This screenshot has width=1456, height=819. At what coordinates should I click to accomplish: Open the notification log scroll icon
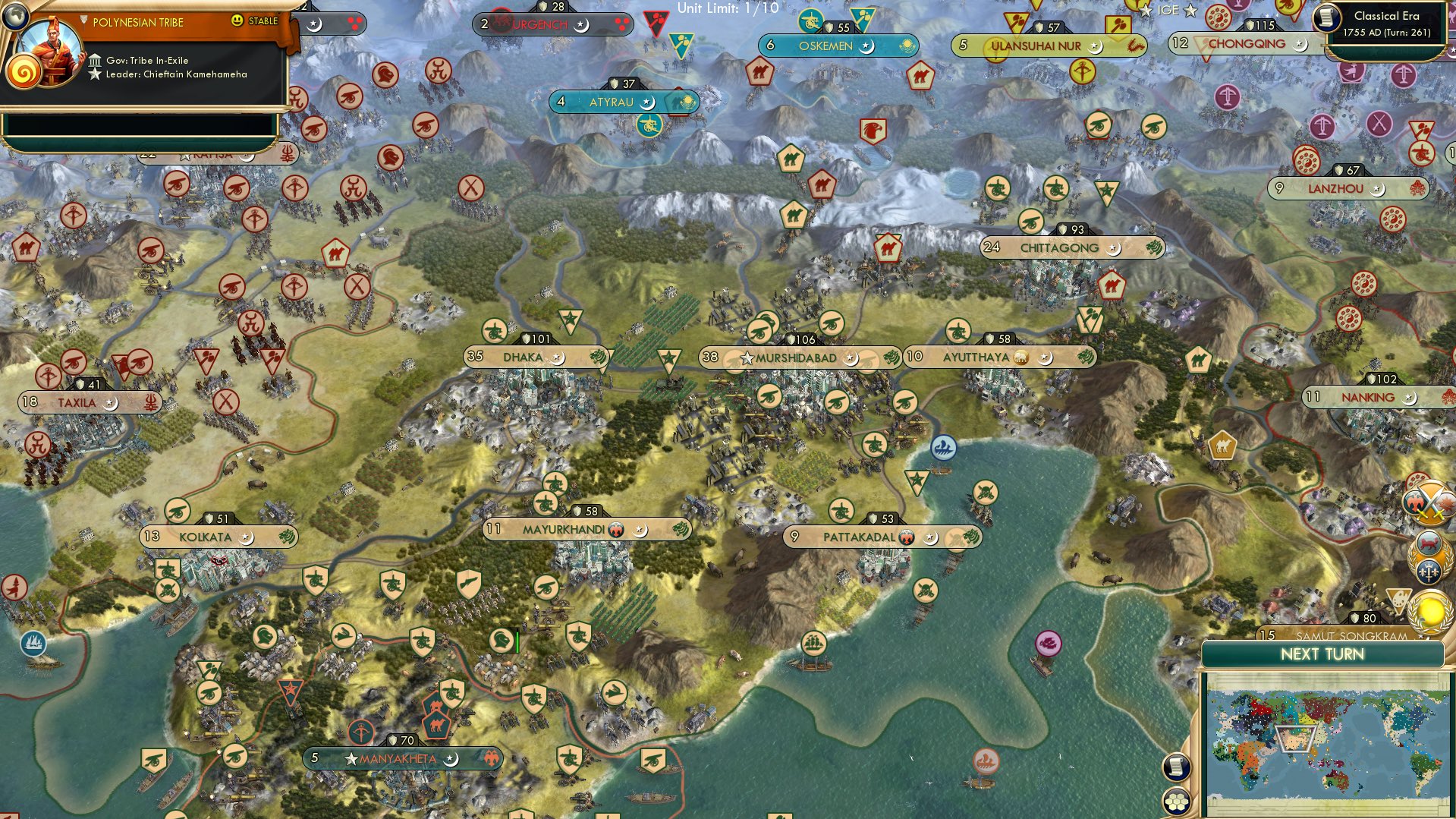click(1176, 768)
